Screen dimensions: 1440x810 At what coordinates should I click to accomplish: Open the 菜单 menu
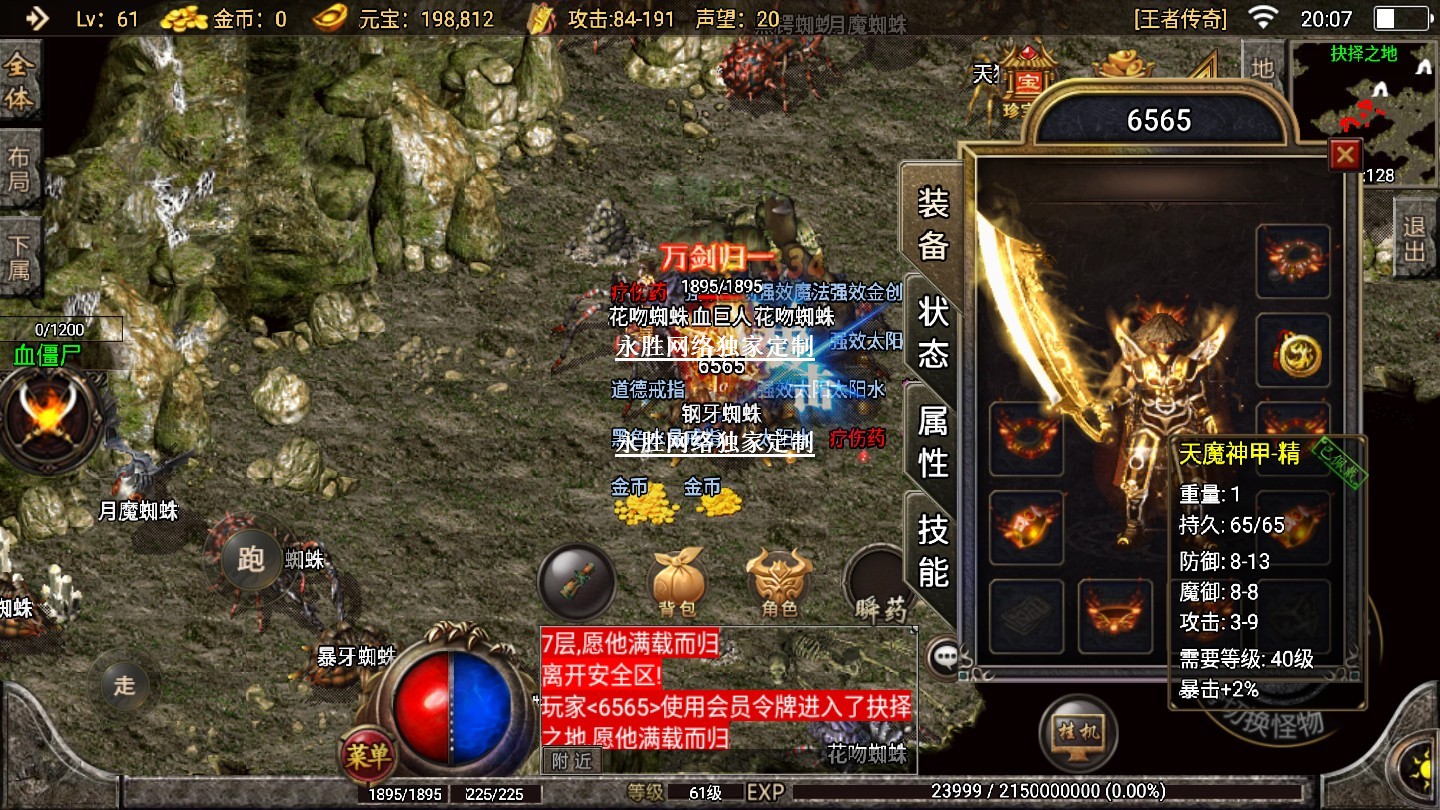367,757
